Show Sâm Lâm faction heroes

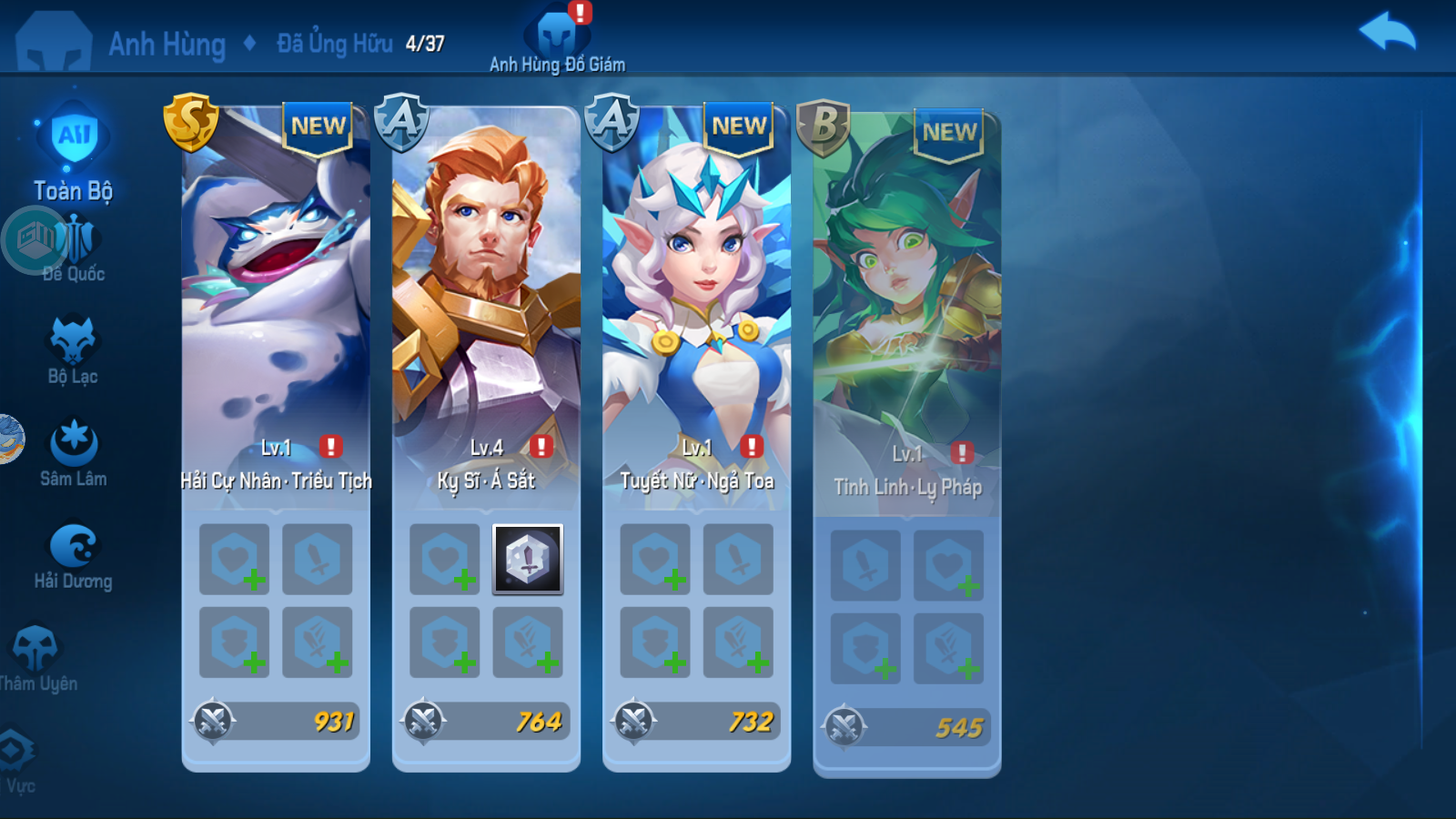click(74, 452)
